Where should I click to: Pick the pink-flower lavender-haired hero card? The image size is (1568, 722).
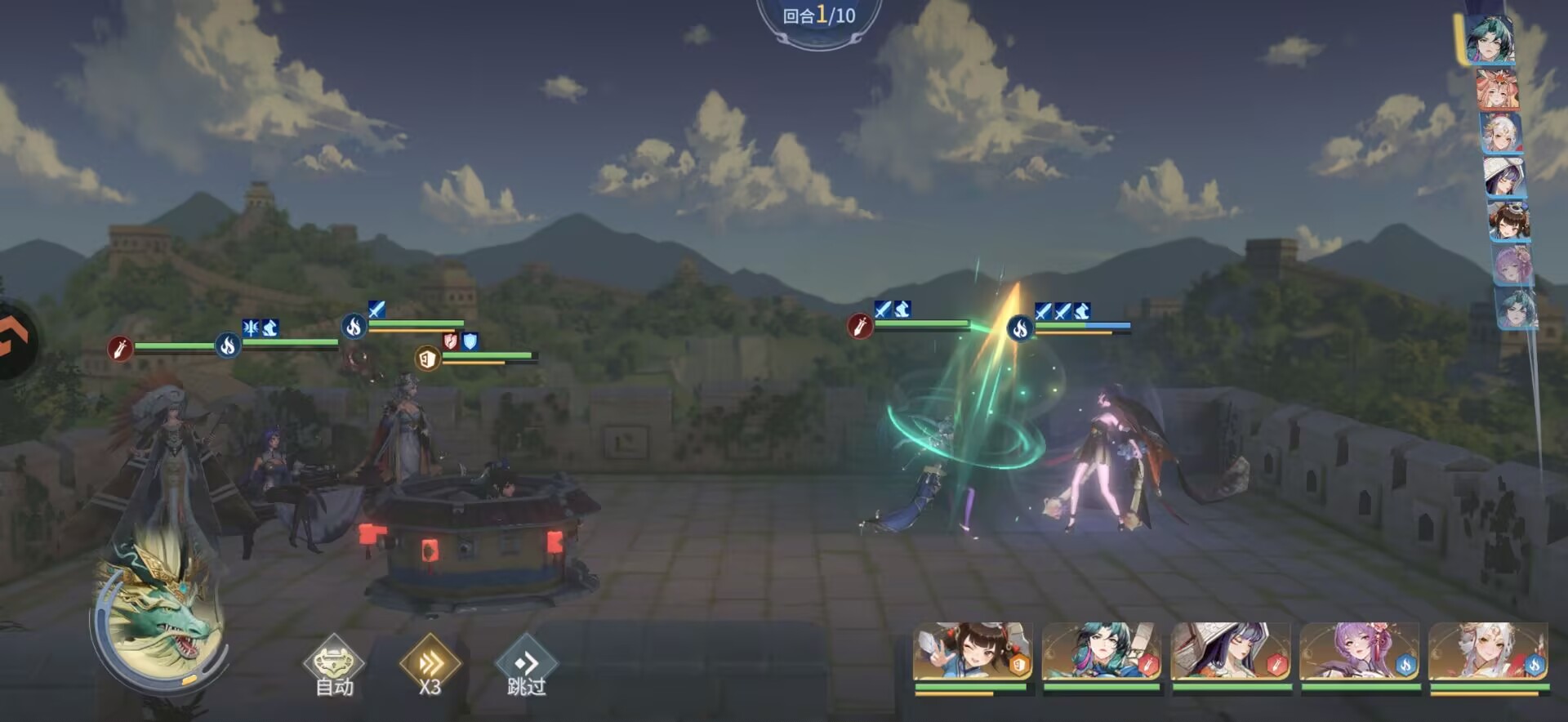point(1359,653)
